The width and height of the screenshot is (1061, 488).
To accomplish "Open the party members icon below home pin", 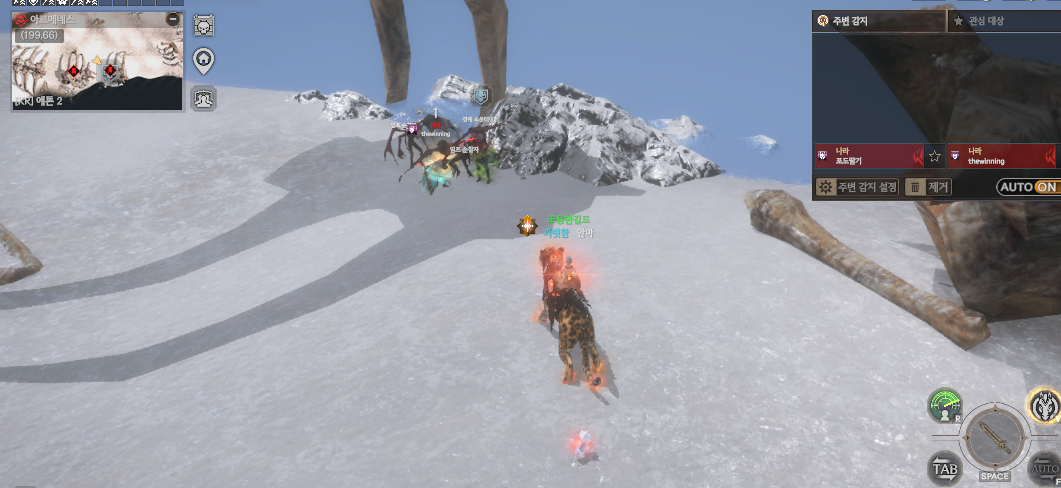I will click(203, 98).
